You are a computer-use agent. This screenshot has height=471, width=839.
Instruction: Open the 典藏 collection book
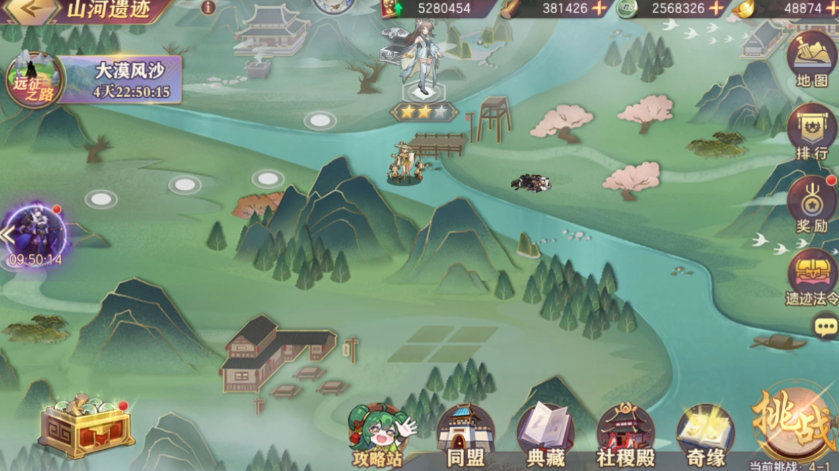(543, 436)
